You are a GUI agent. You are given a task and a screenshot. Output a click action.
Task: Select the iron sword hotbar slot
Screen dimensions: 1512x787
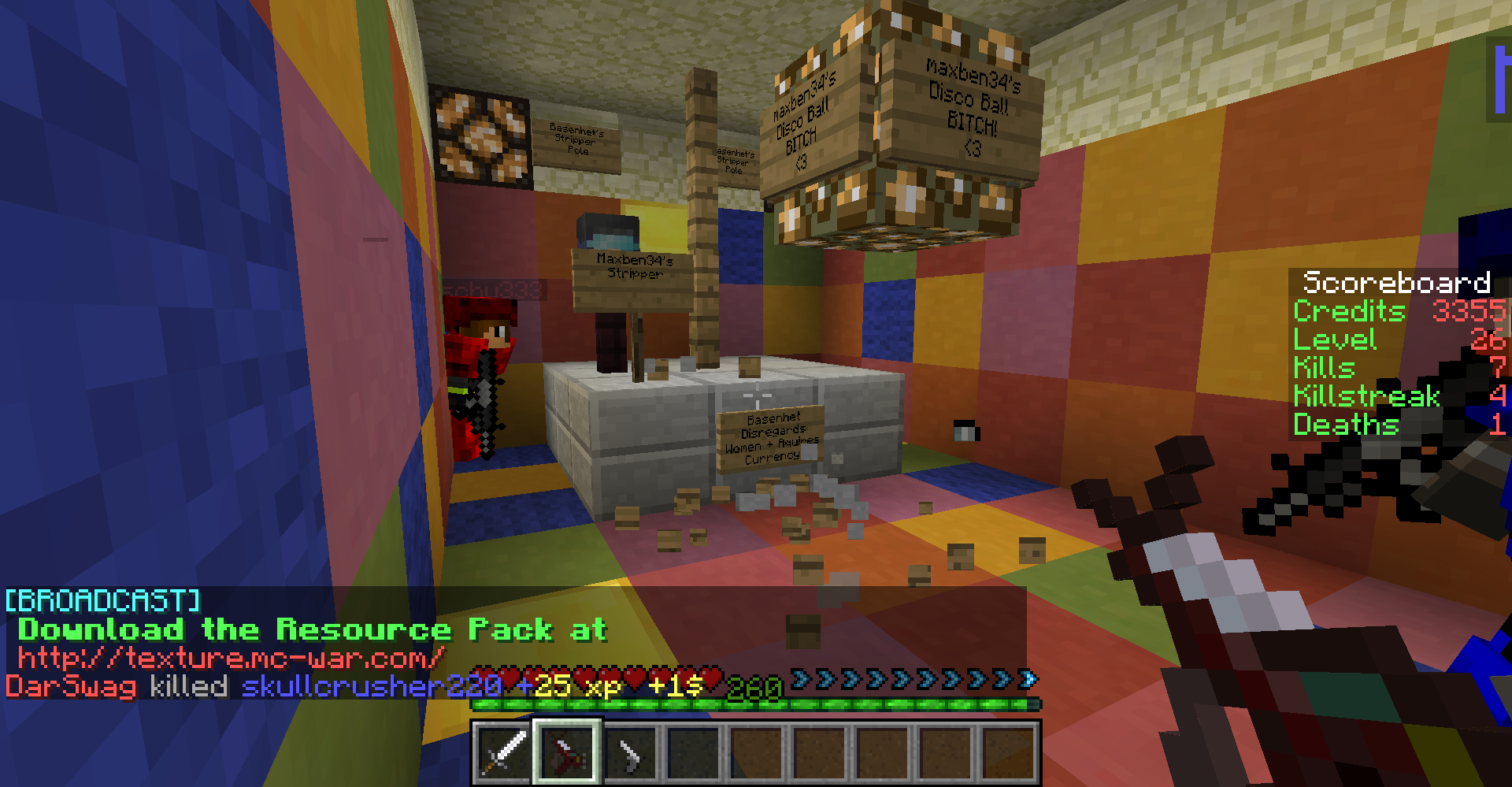coord(504,752)
